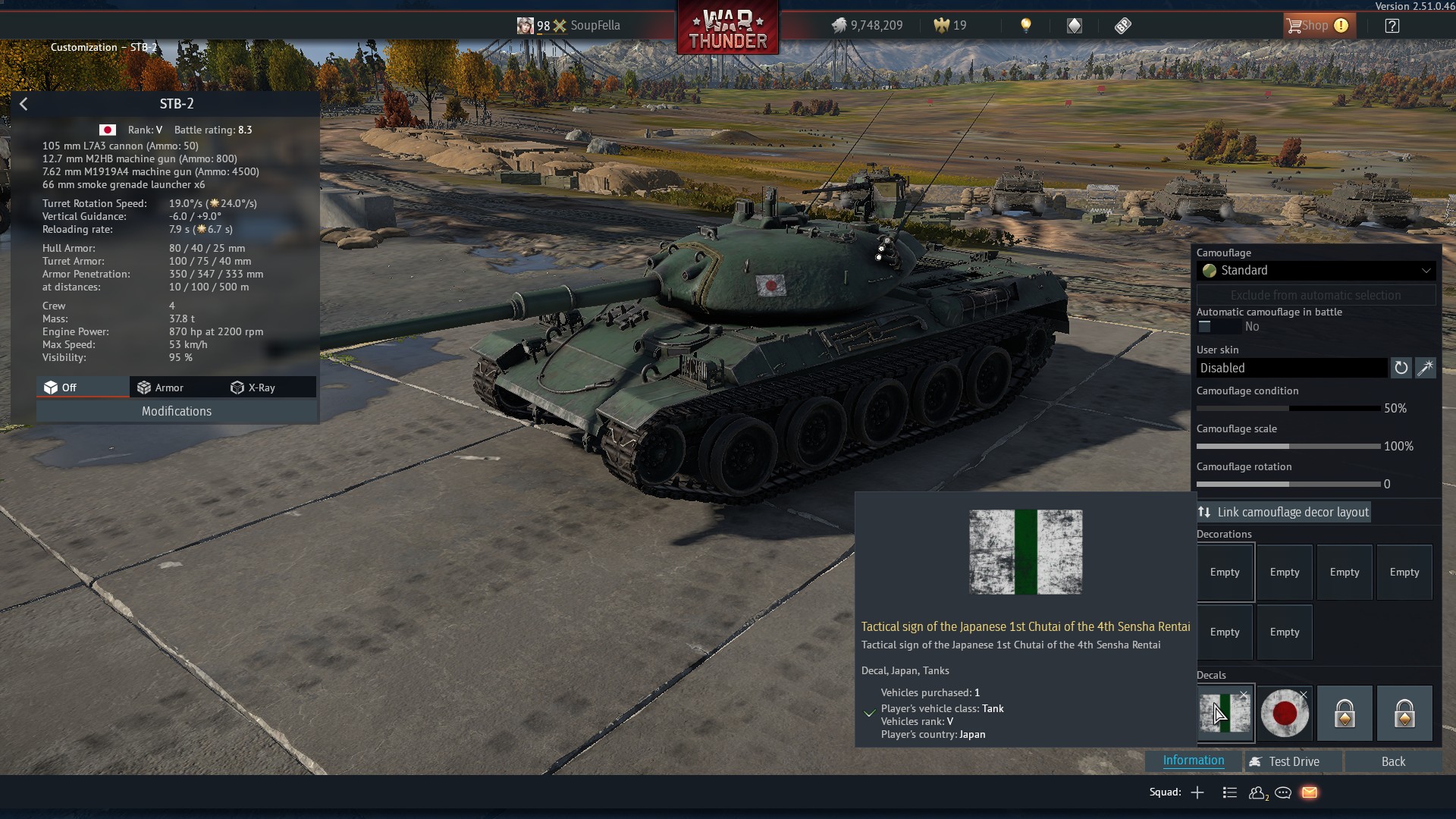Refresh the user skin list

click(x=1401, y=368)
